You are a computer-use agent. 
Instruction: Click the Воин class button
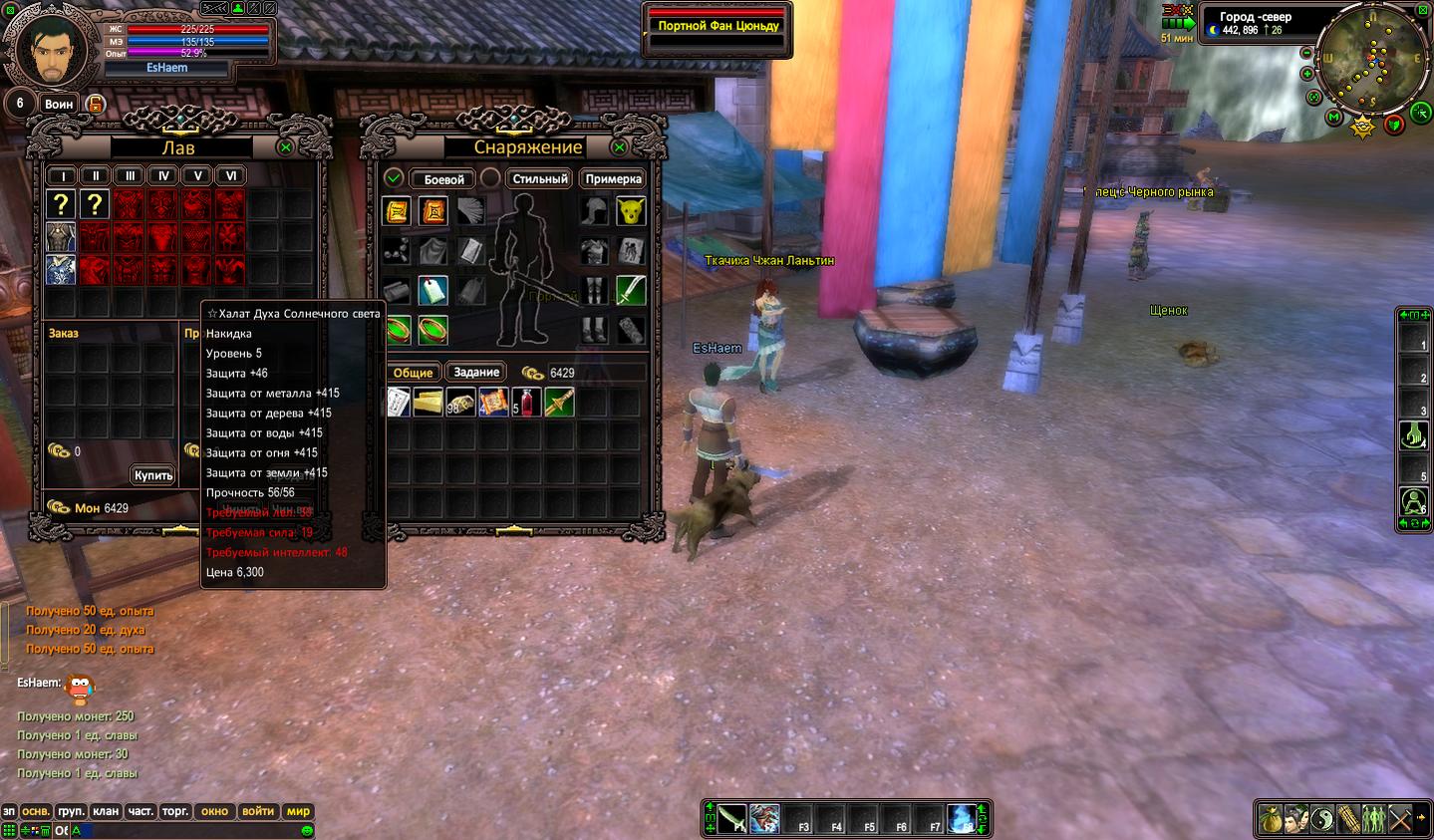coord(59,104)
